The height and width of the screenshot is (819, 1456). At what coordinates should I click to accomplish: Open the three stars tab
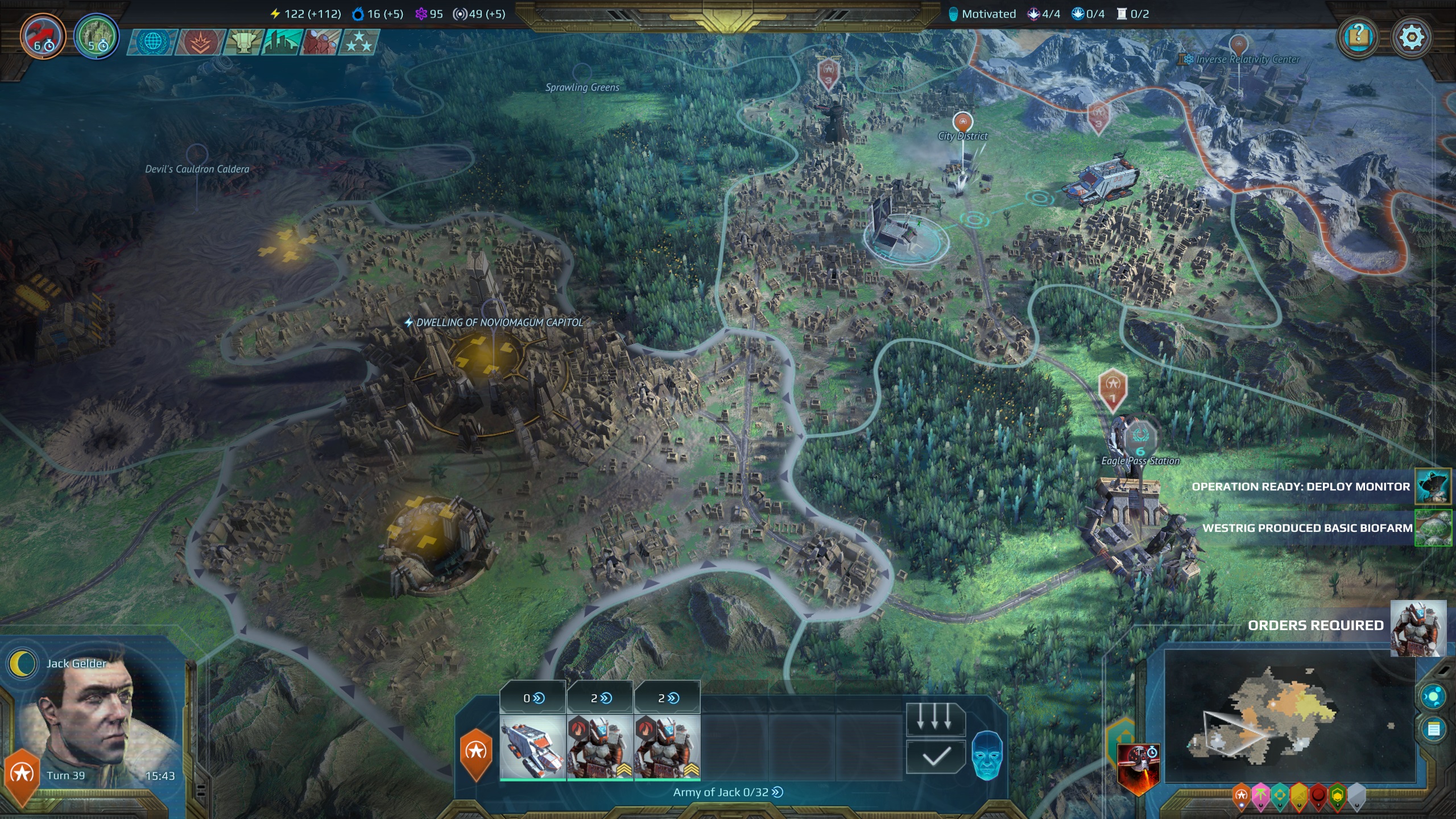click(x=358, y=42)
